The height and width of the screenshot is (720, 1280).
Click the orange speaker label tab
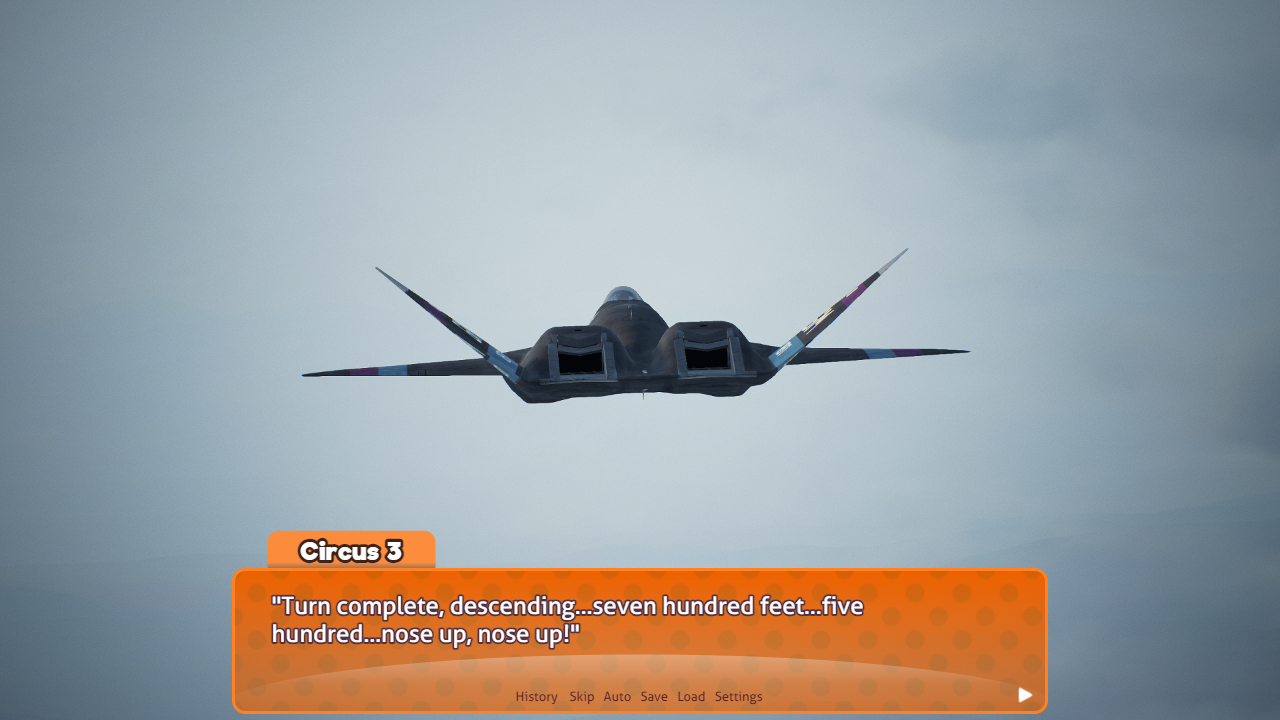pos(351,549)
